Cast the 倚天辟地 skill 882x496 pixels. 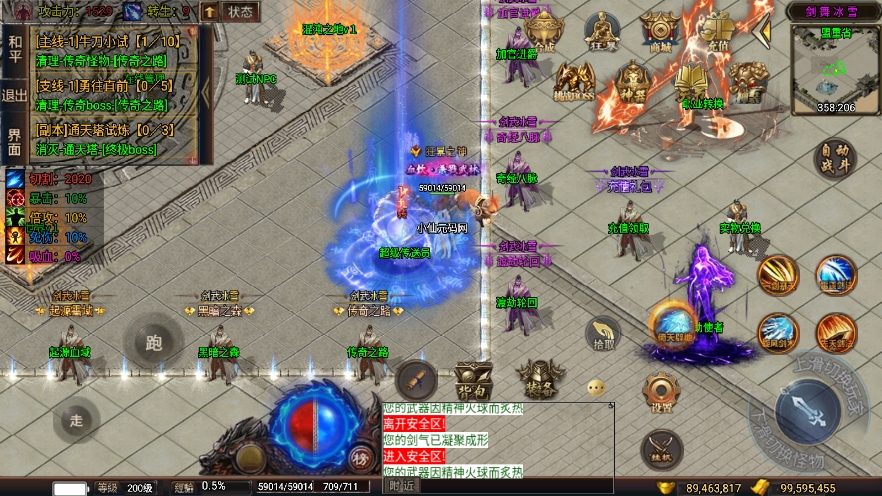[x=673, y=325]
